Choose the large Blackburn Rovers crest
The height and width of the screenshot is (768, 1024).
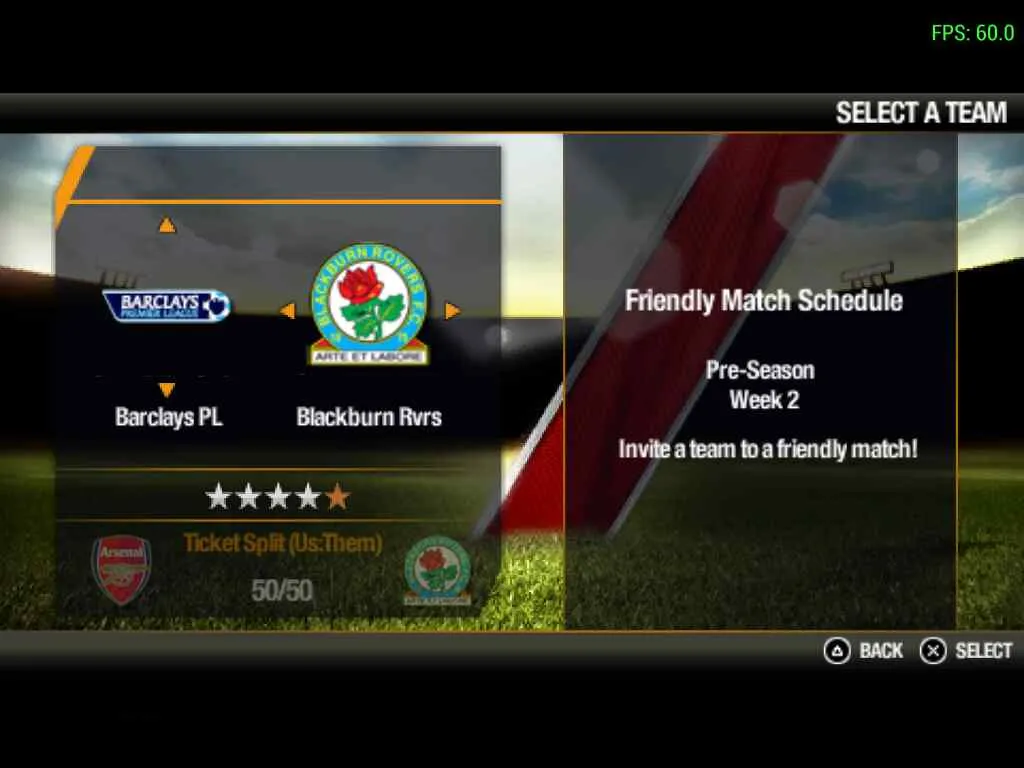369,304
